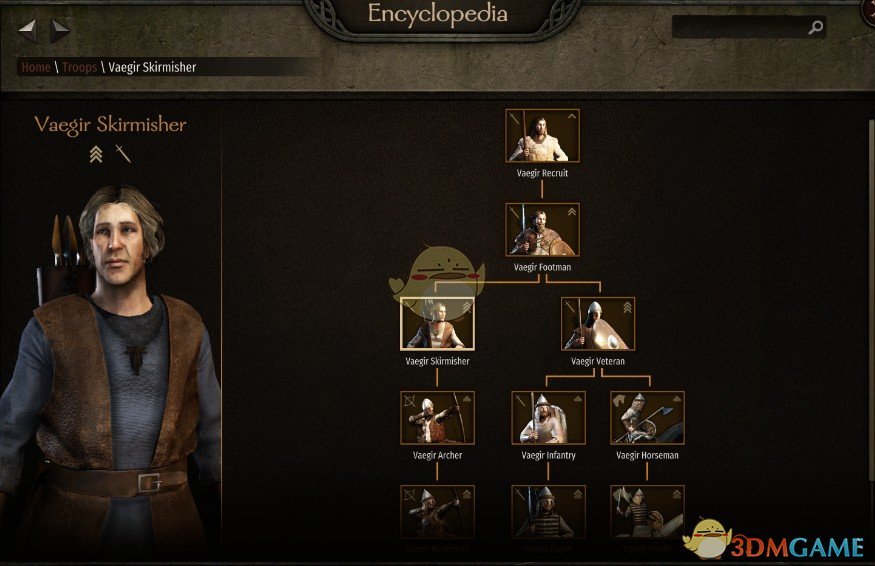Go back with the left arrow button
Image resolution: width=875 pixels, height=566 pixels.
coord(28,30)
